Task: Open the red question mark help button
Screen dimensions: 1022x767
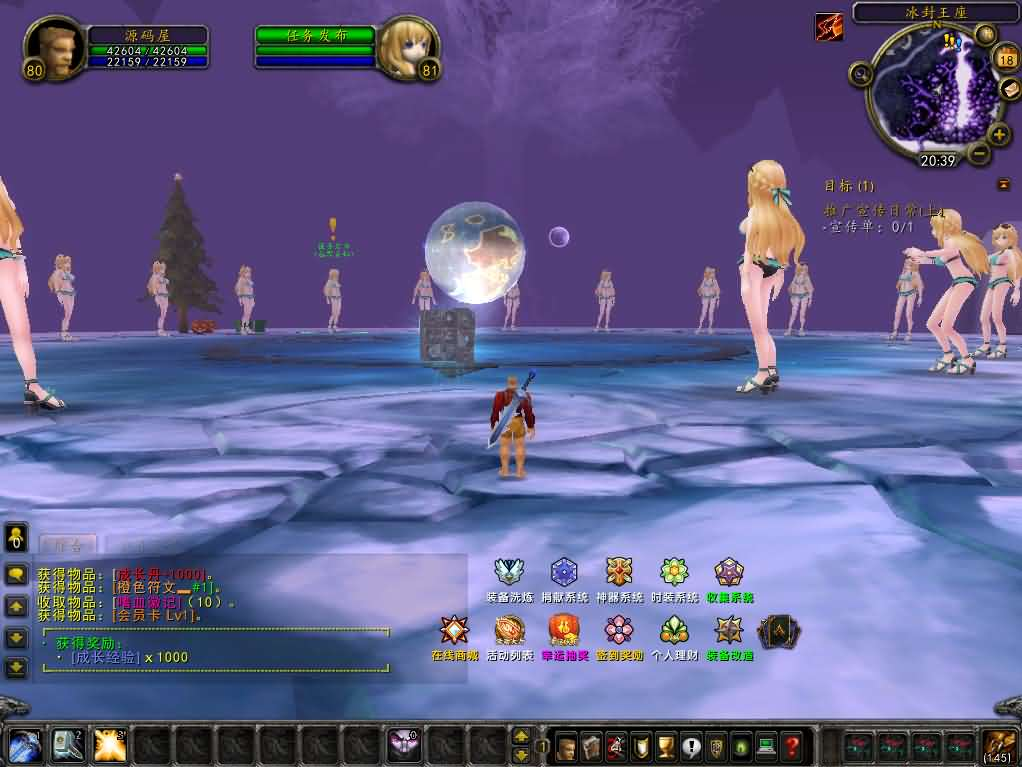Action: click(x=792, y=746)
